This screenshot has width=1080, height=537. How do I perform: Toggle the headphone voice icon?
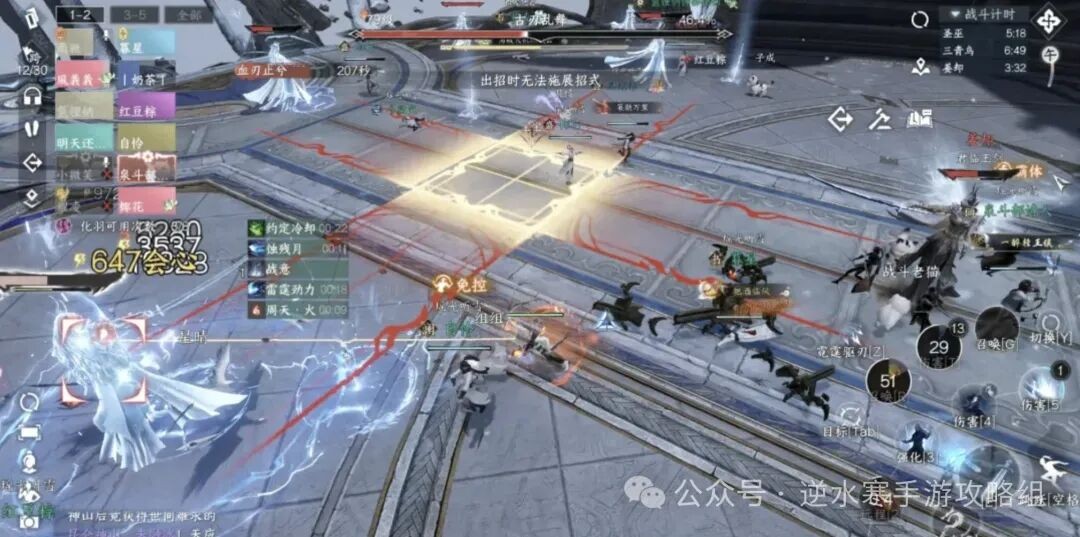[32, 97]
